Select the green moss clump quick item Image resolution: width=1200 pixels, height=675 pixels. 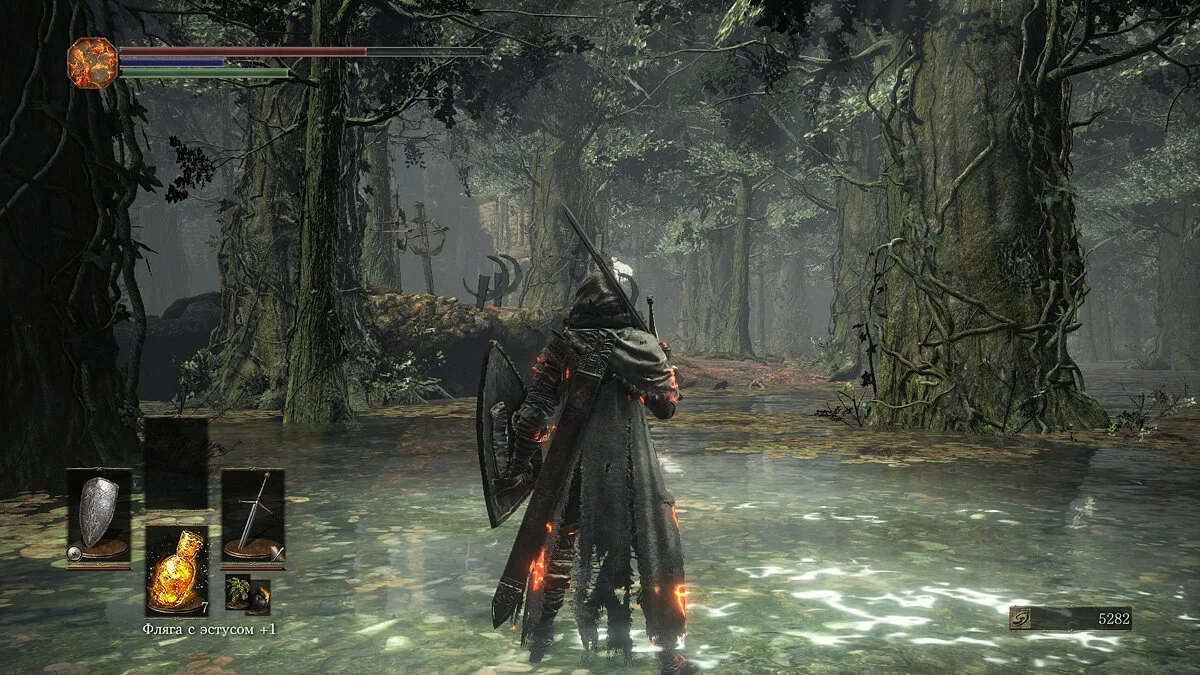(x=237, y=592)
